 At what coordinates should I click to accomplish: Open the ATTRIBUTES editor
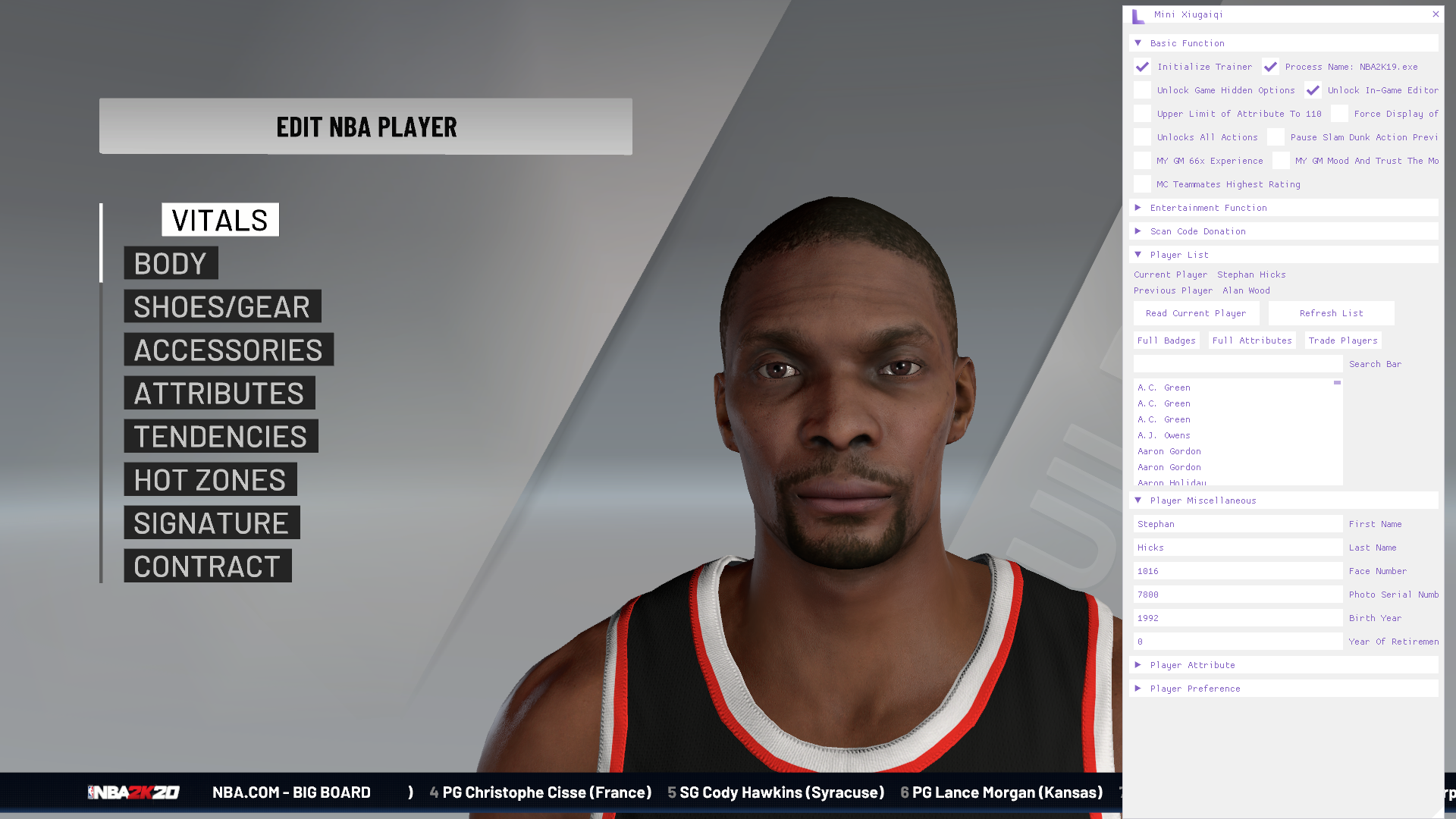219,393
